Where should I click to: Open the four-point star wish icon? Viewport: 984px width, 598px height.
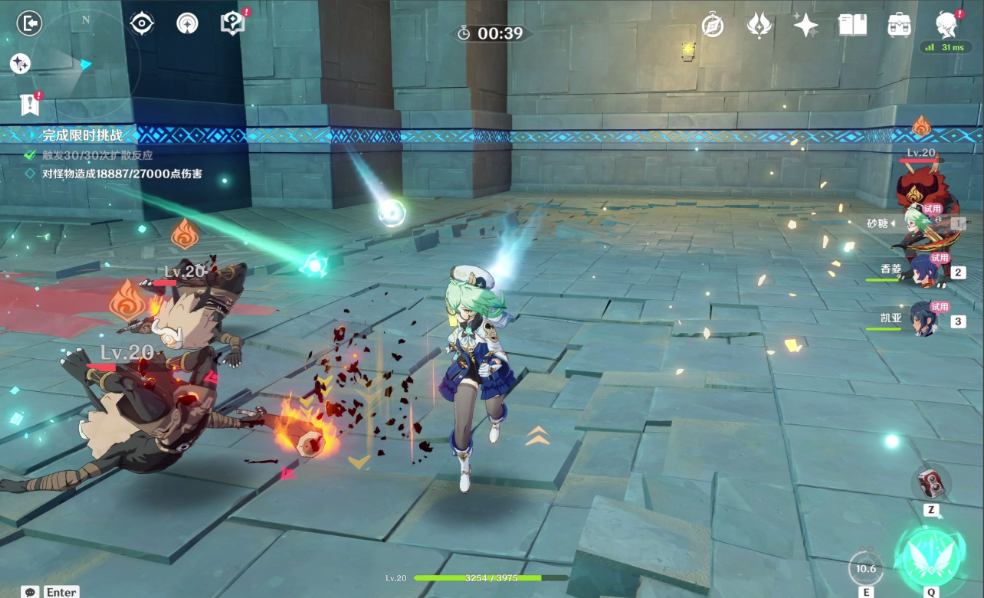tap(806, 25)
